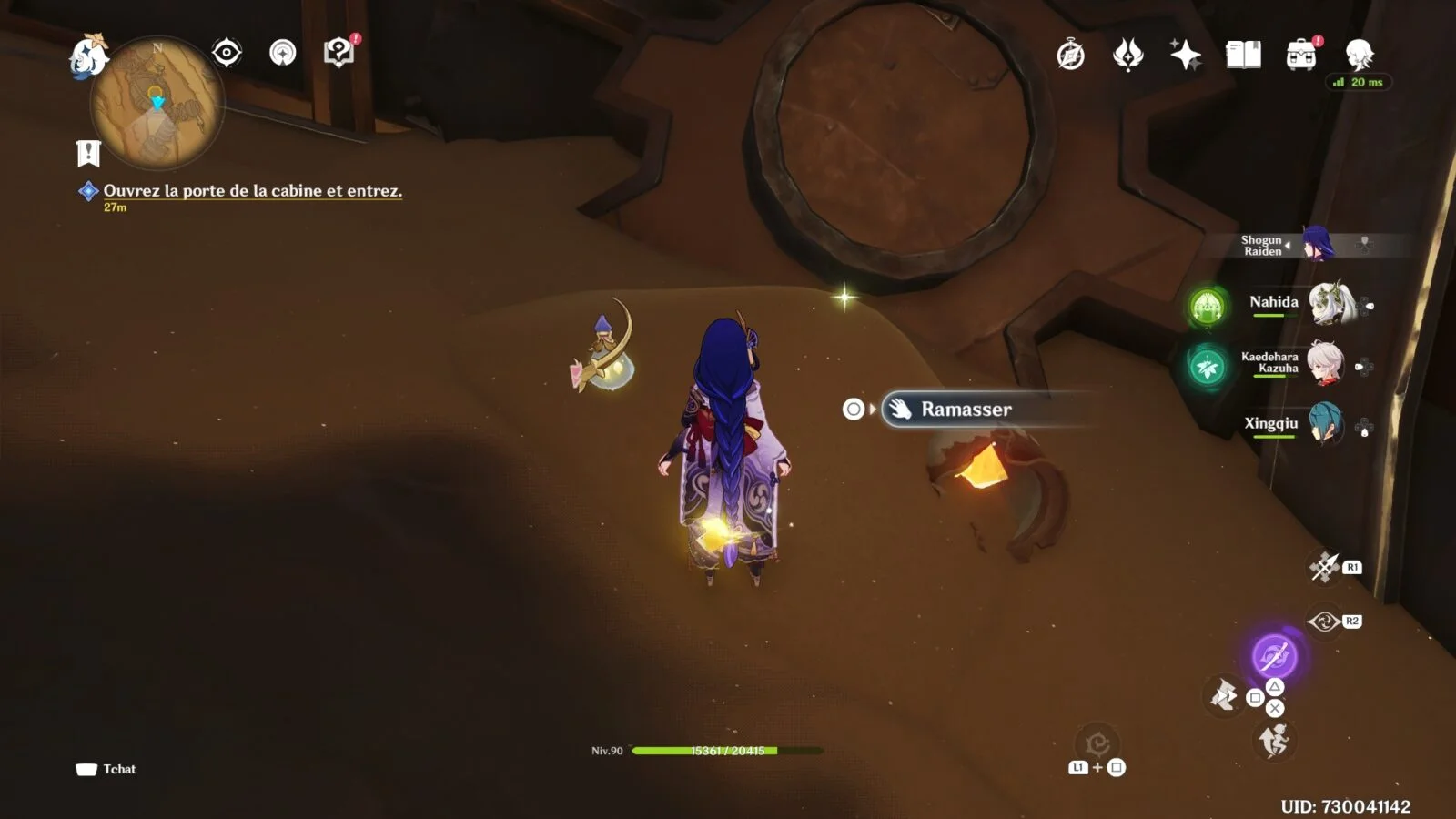Open the events compass icon
Viewport: 1456px width, 819px height.
coord(1070,56)
